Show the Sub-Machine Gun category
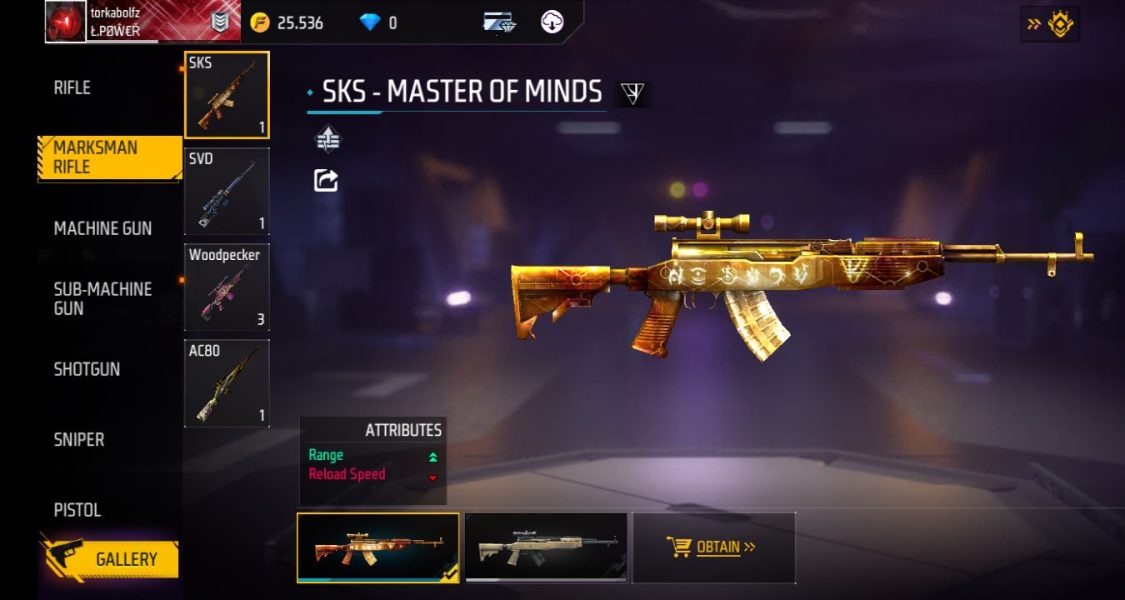Image resolution: width=1125 pixels, height=600 pixels. (x=102, y=298)
